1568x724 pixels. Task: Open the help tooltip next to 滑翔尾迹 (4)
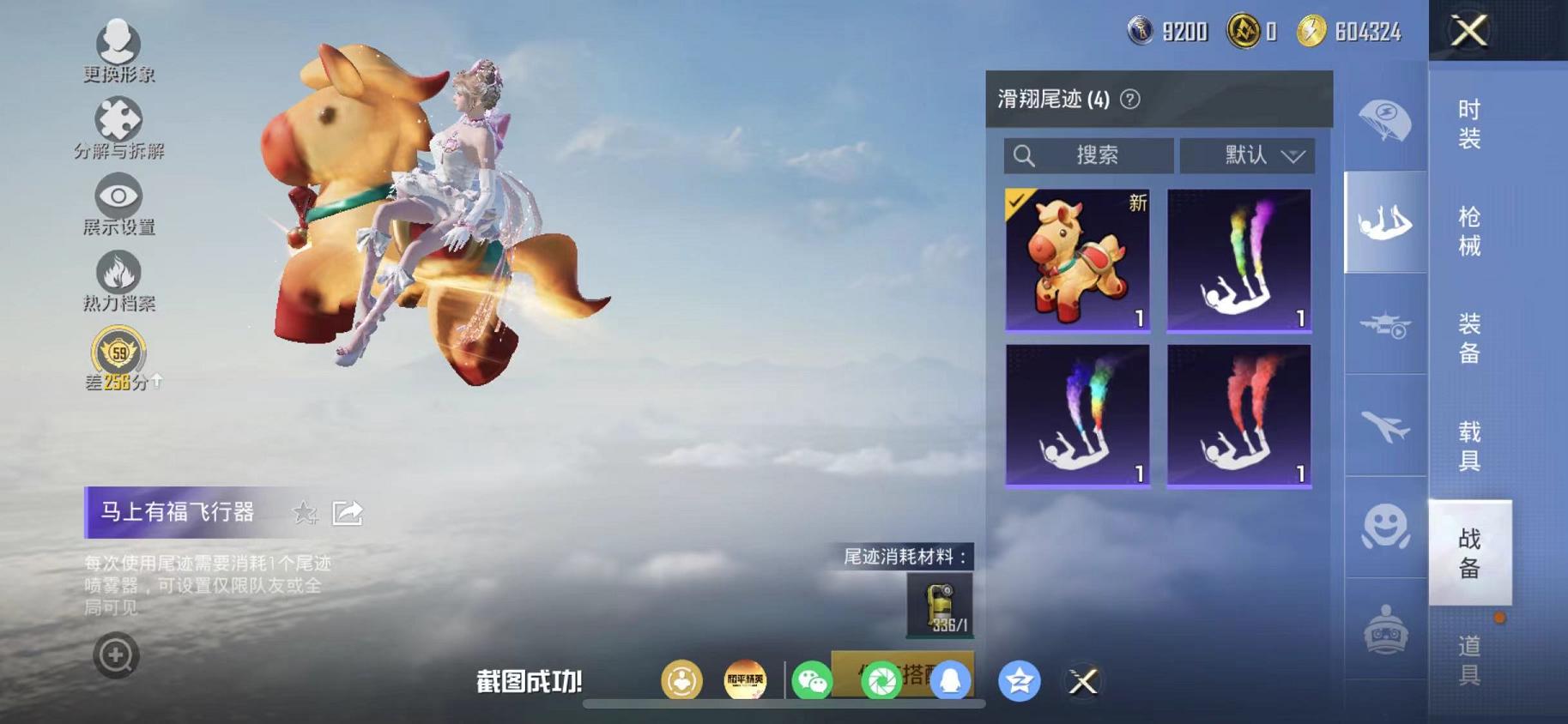coord(1129,98)
